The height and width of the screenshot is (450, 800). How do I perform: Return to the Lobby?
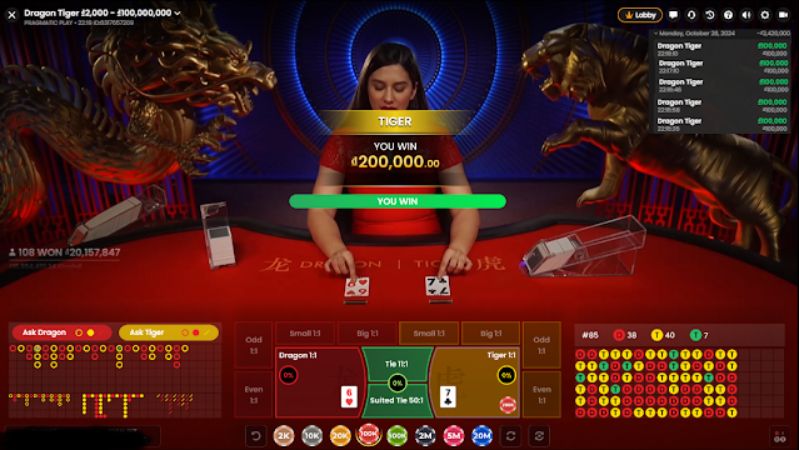click(640, 15)
